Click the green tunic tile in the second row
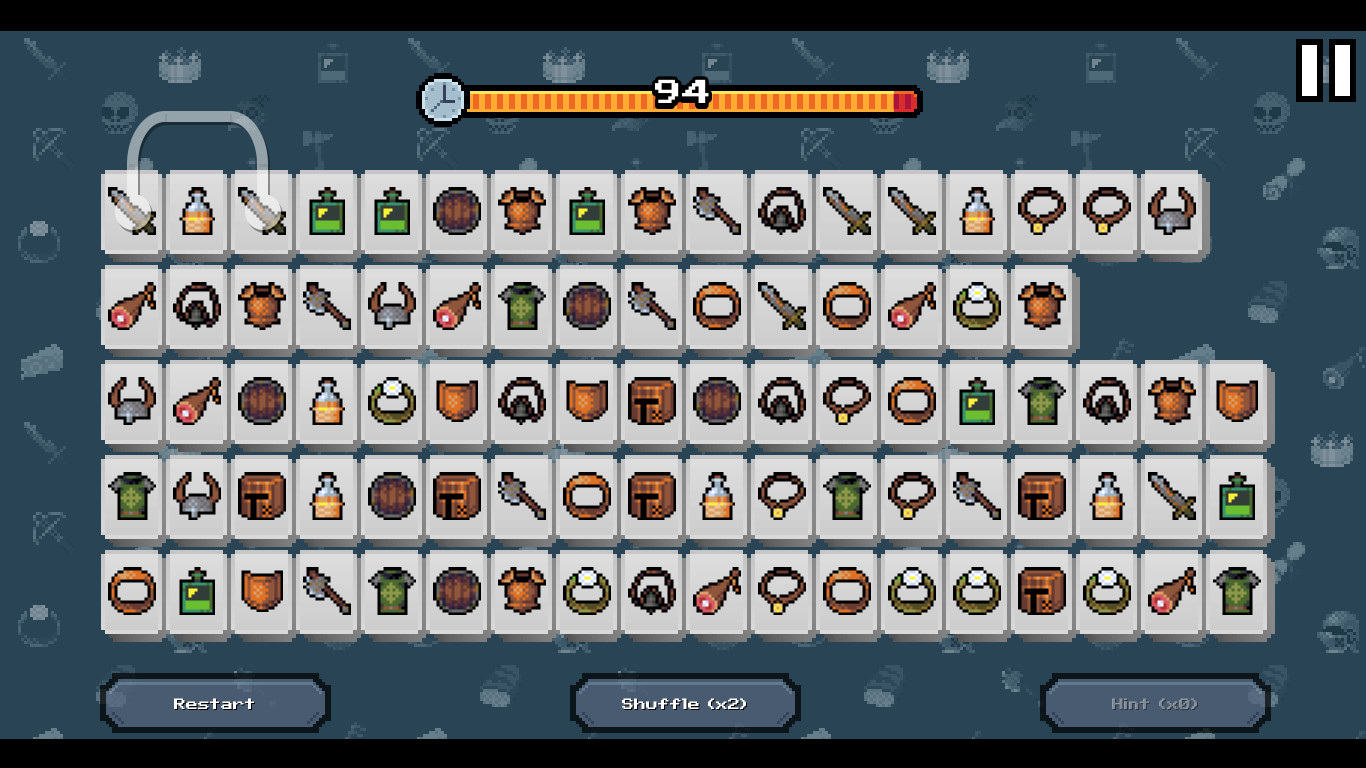Screen dimensions: 1366x768 521,306
